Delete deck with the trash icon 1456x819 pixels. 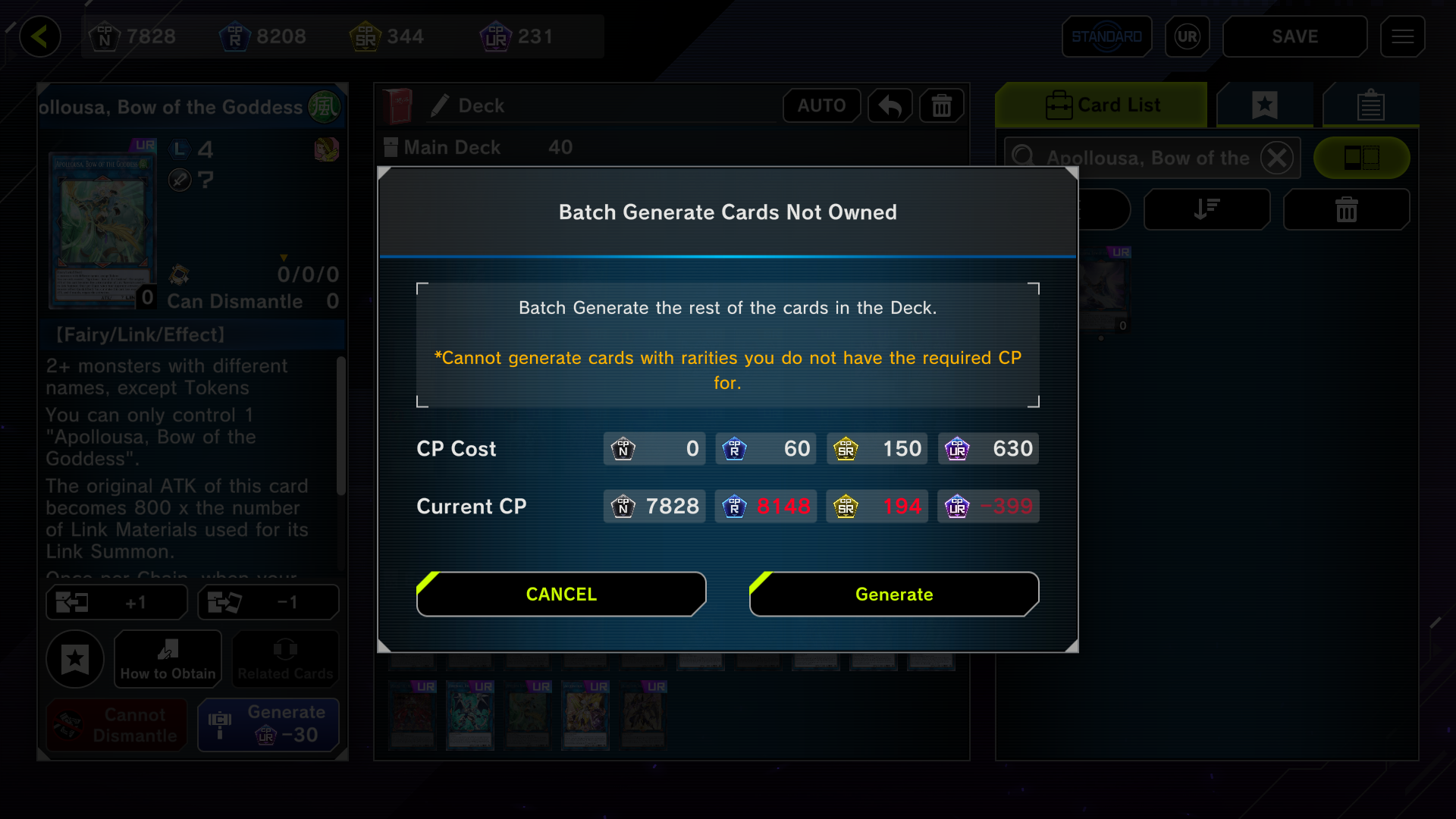941,105
